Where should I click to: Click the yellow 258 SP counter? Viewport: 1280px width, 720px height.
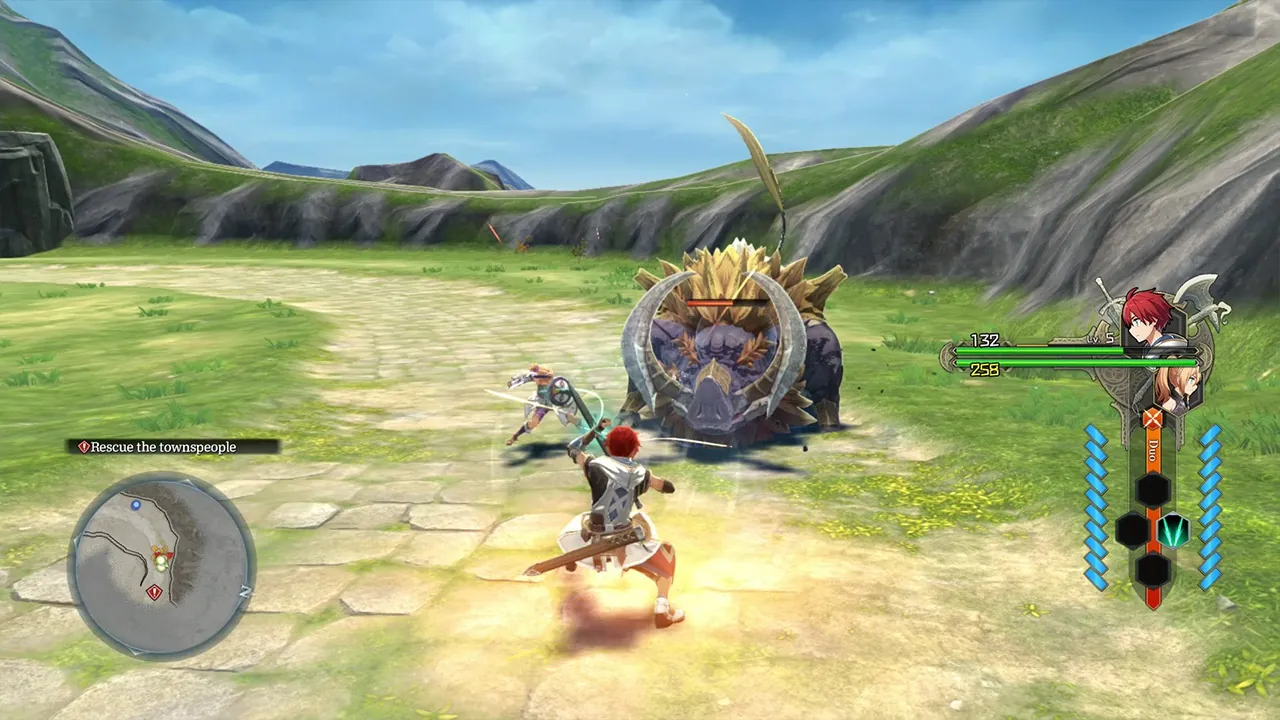[985, 368]
